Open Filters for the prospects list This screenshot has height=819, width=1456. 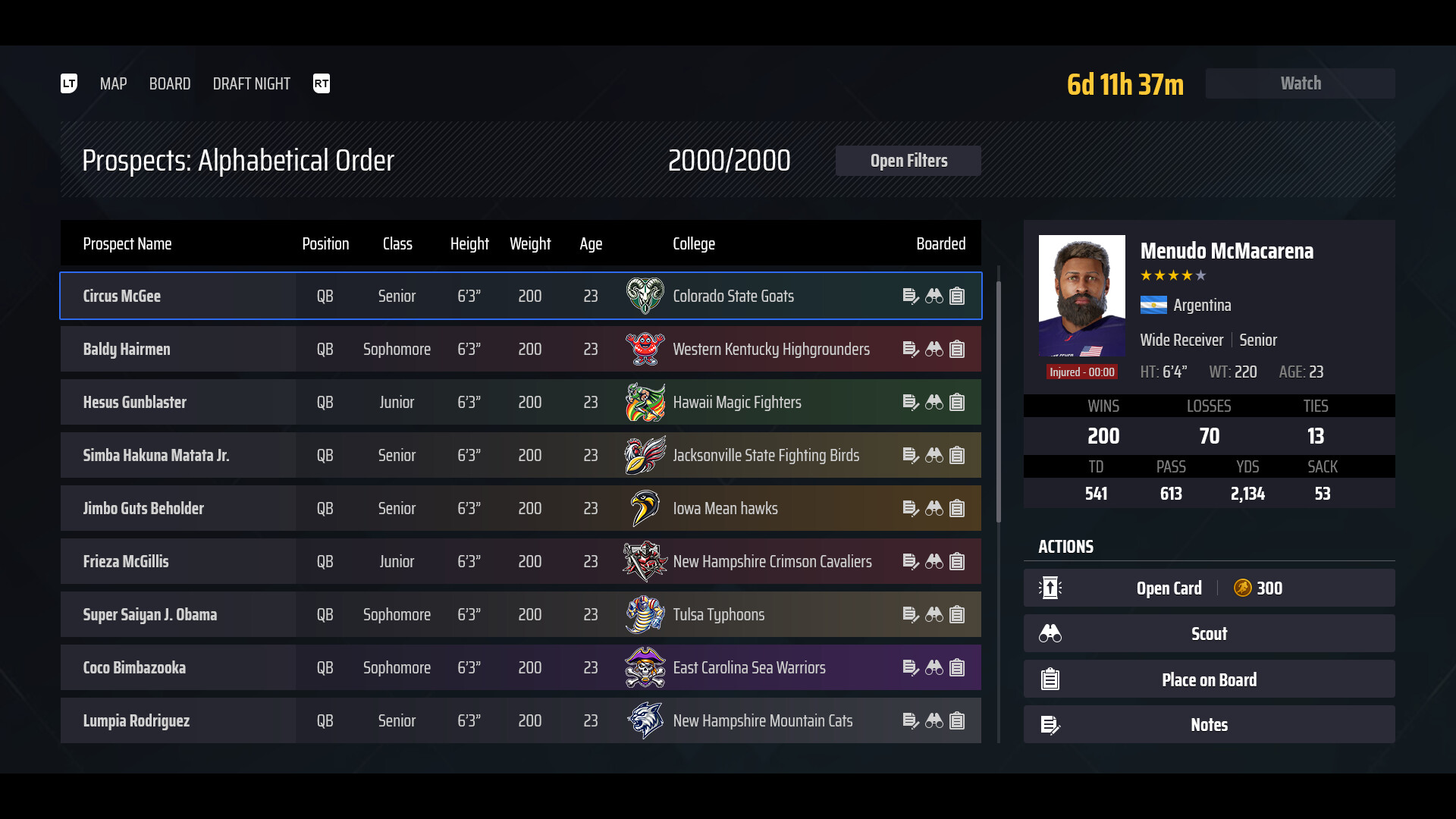(908, 160)
